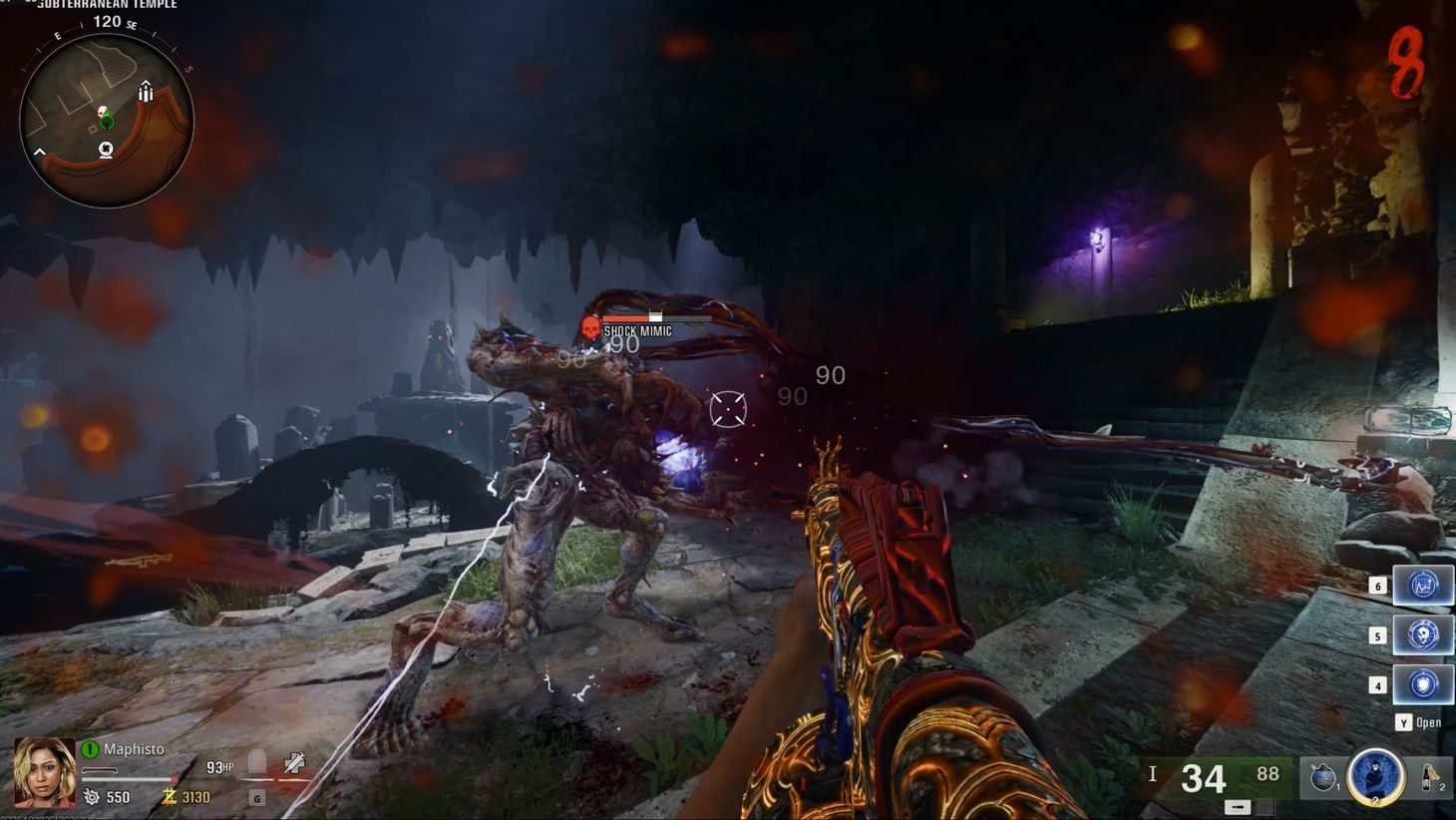
Task: Click the SE compass heading on the minimap
Action: [x=133, y=26]
